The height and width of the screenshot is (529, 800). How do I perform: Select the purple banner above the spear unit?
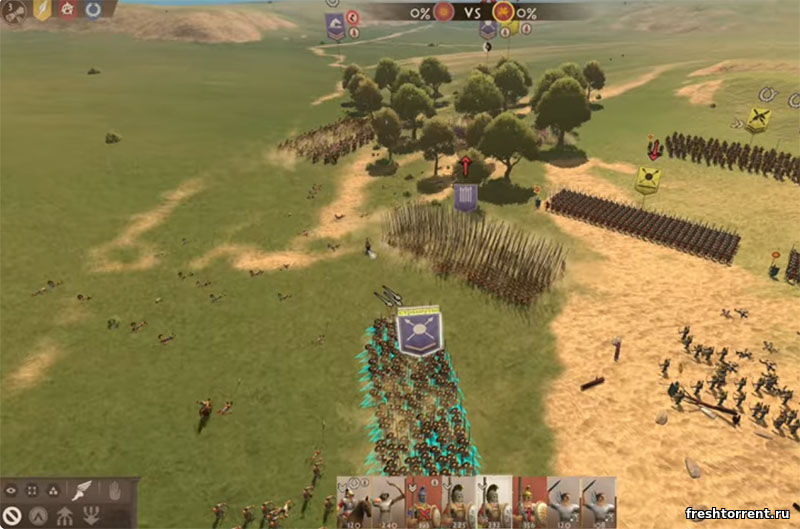(465, 195)
